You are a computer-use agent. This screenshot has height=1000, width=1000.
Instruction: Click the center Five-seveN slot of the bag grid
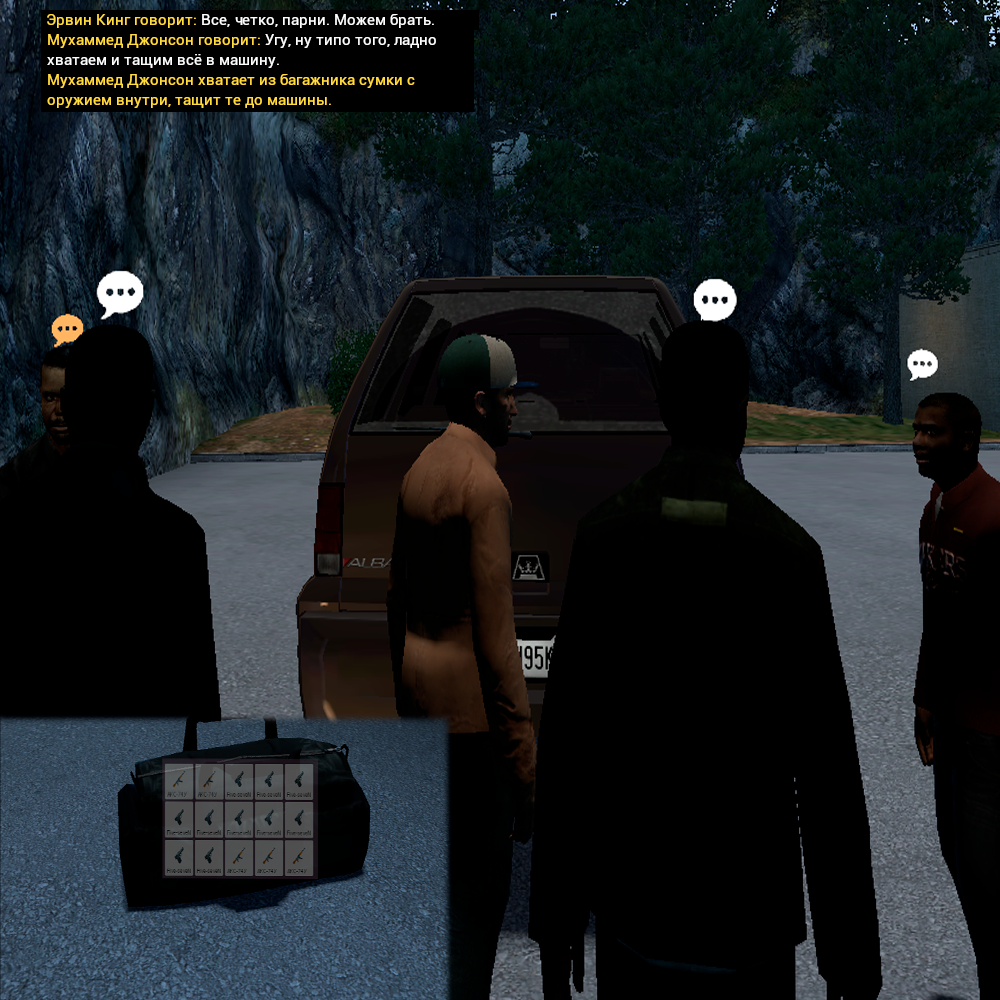pyautogui.click(x=239, y=819)
